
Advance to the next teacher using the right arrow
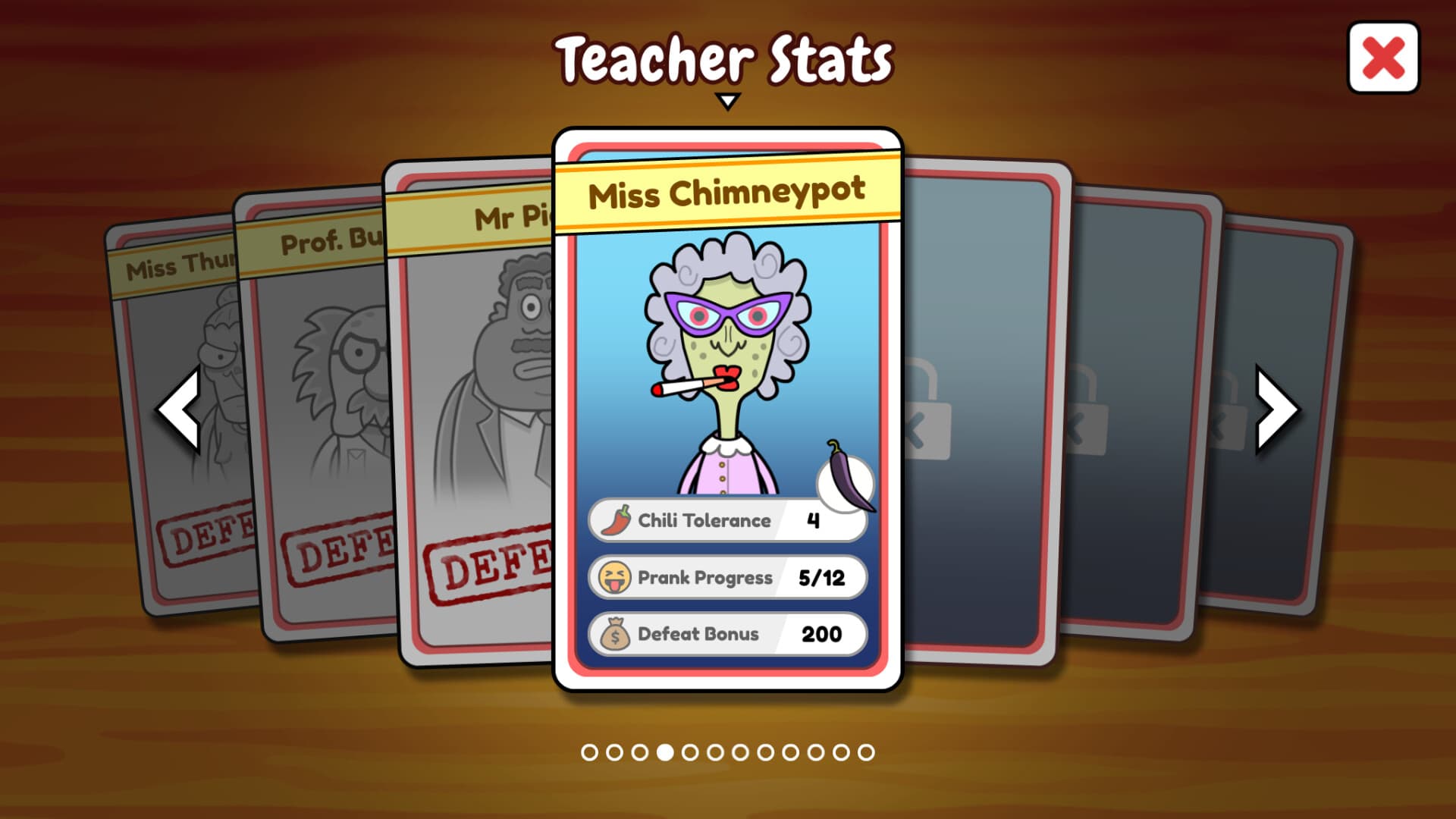tap(1276, 412)
